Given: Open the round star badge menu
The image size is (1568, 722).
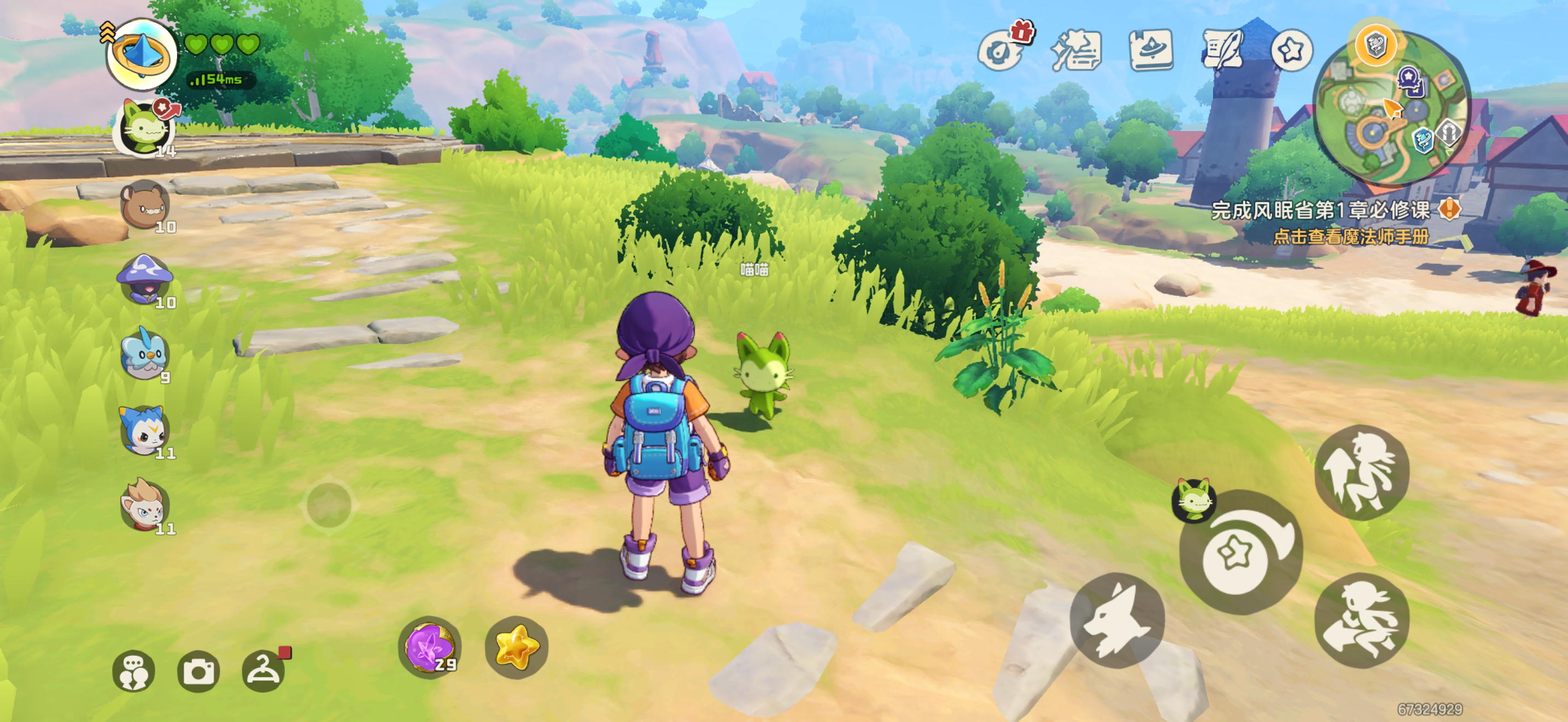Looking at the screenshot, I should (1291, 50).
